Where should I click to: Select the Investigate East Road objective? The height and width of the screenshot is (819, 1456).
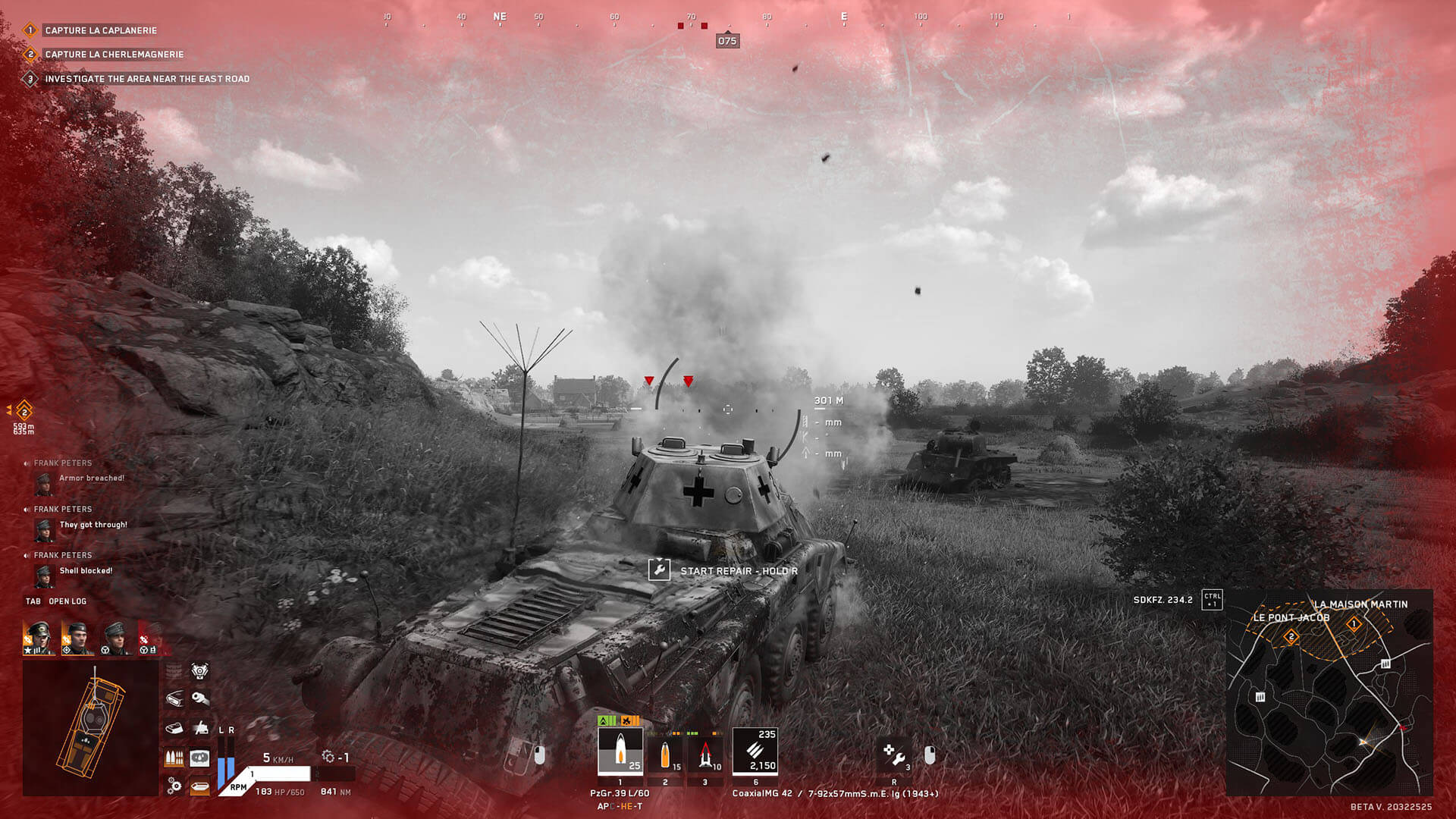pyautogui.click(x=146, y=79)
